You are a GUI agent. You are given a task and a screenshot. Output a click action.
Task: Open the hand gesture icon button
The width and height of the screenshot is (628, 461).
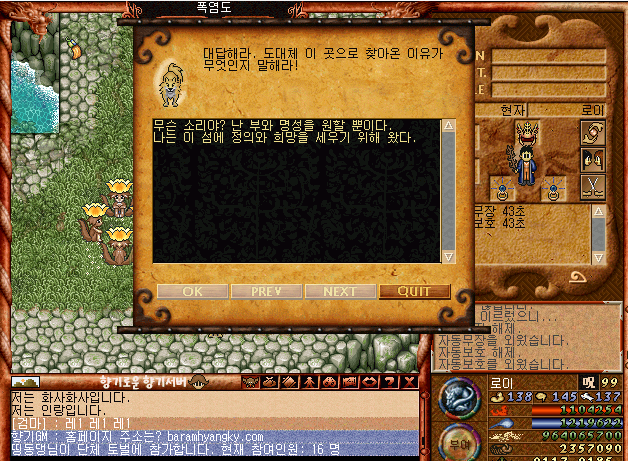592,133
